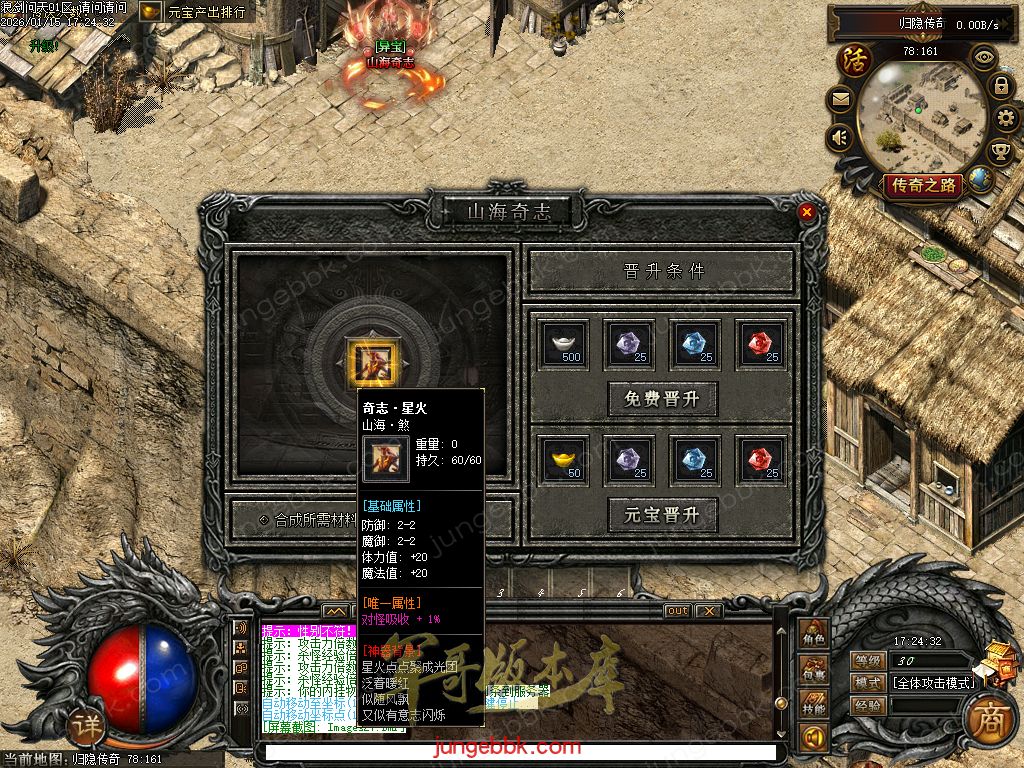Click the 免费晋升 free upgrade button
This screenshot has width=1024, height=768.
coord(662,399)
